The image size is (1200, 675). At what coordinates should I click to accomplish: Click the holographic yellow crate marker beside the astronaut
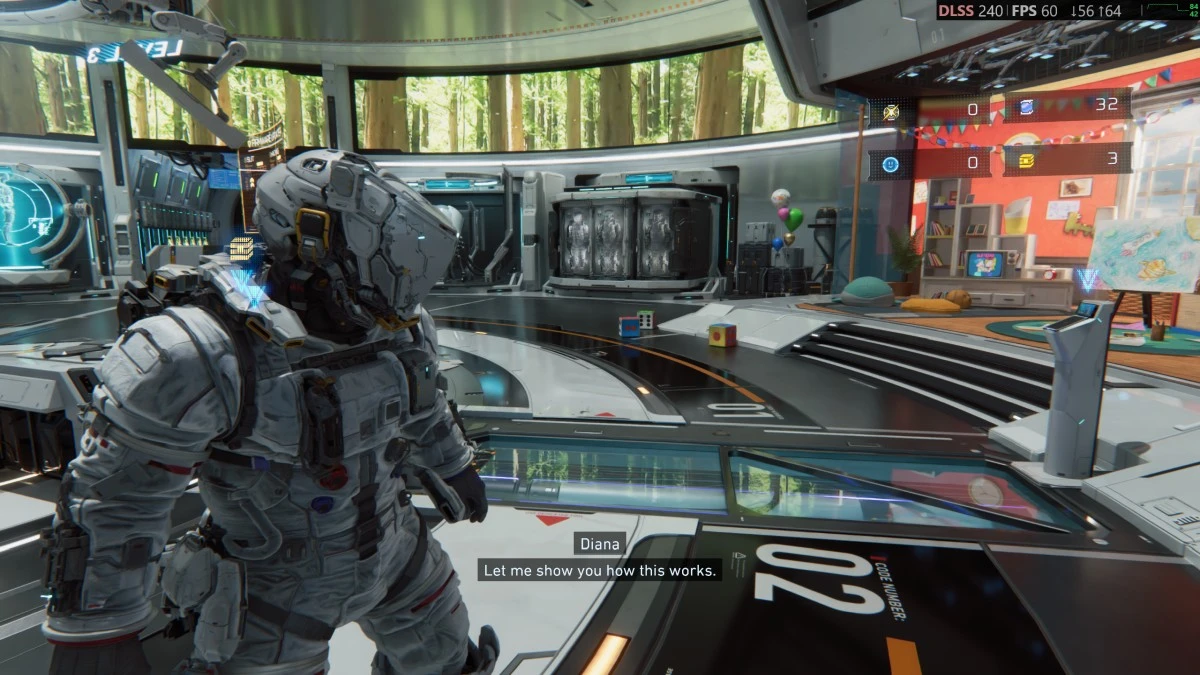tap(241, 249)
